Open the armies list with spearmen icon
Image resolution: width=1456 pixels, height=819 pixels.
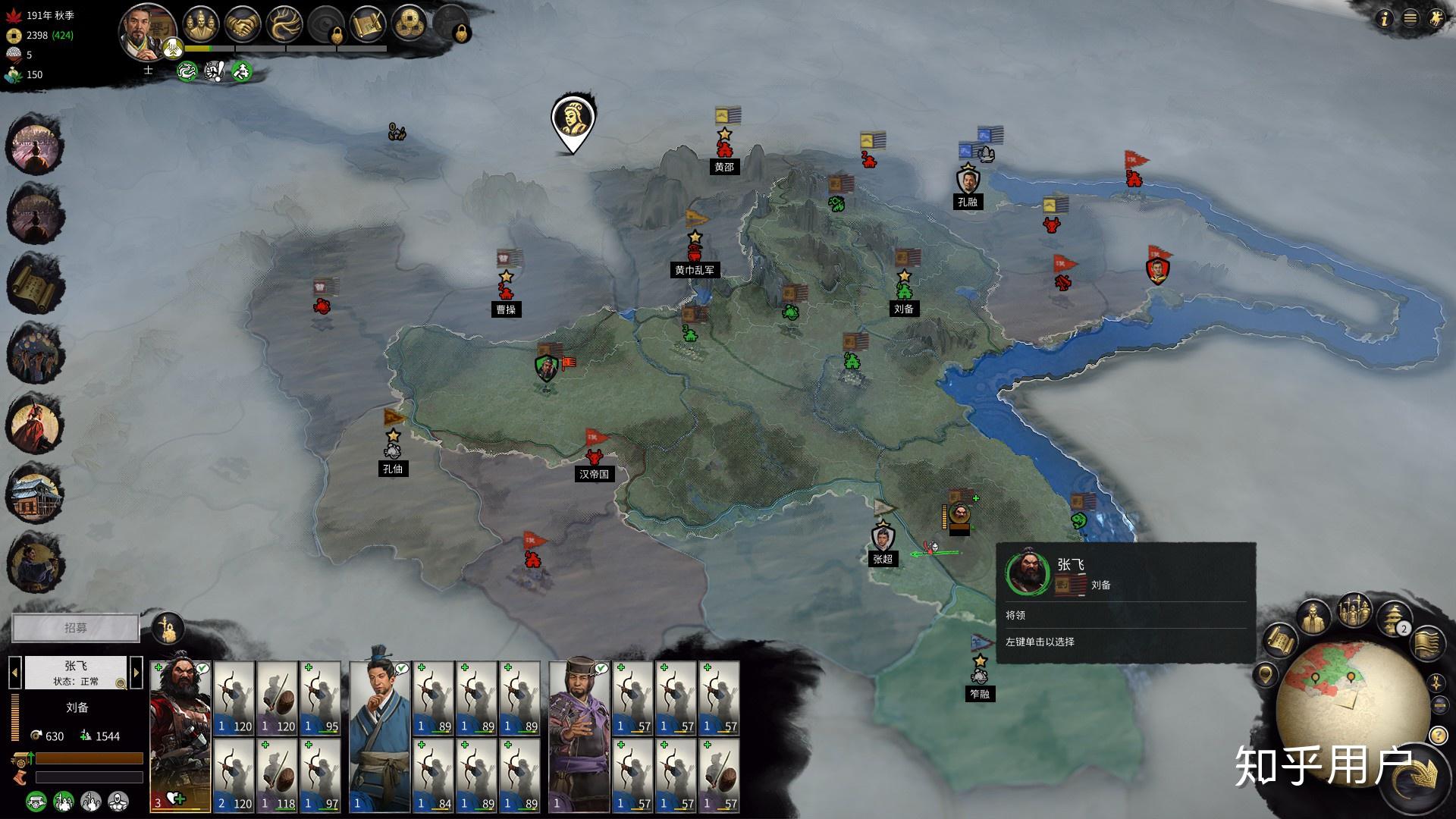(x=1354, y=611)
